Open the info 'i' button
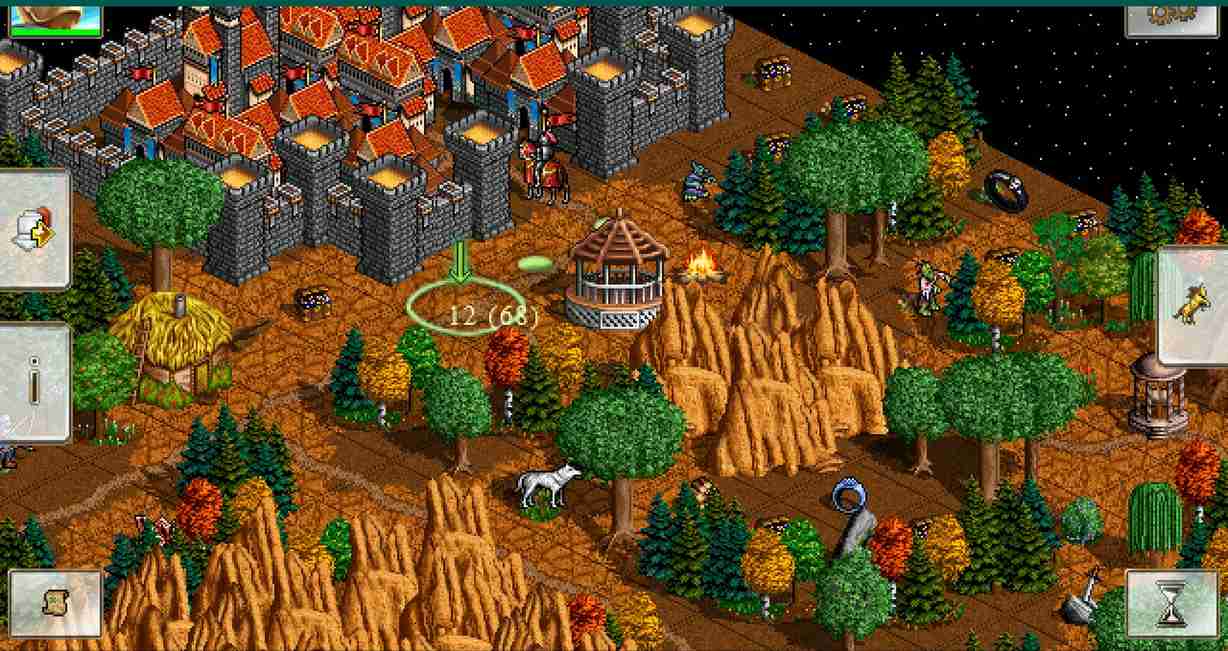 pyautogui.click(x=34, y=381)
